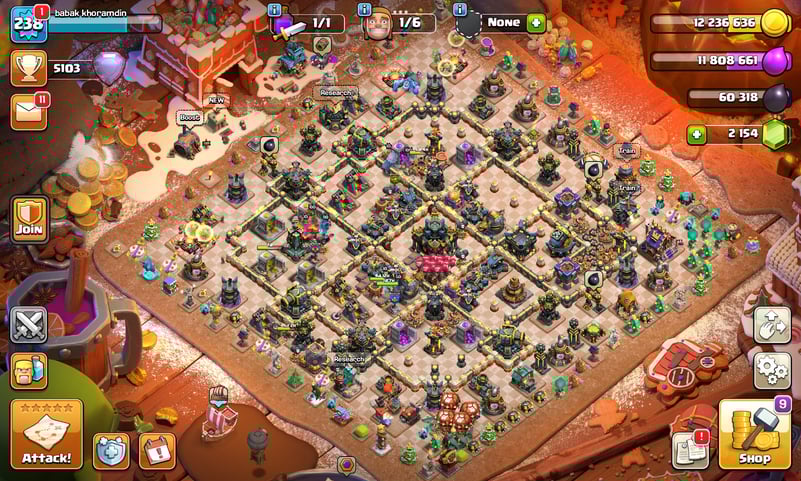801x481 pixels.
Task: Open the Shop with the hammer icon
Action: click(754, 434)
